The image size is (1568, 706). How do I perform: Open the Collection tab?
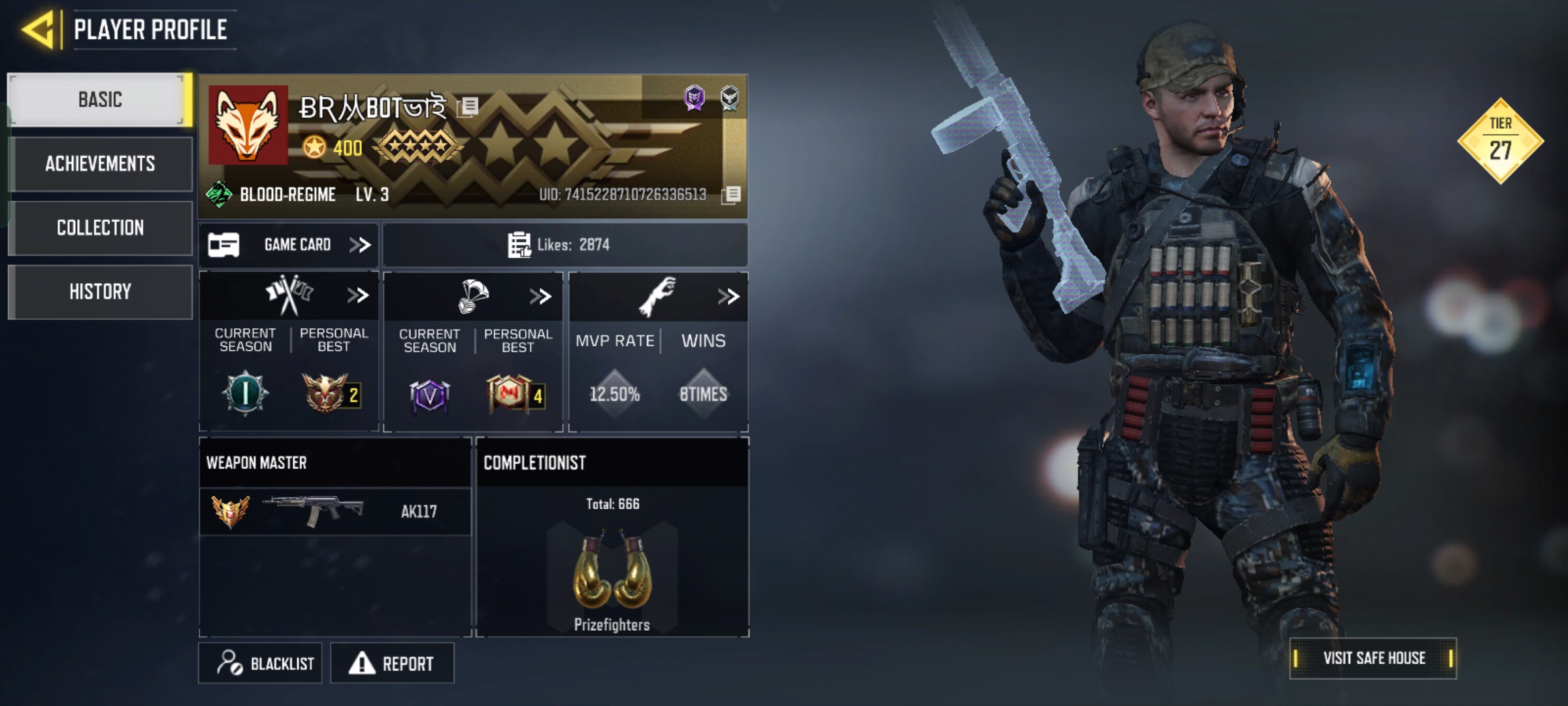[100, 227]
